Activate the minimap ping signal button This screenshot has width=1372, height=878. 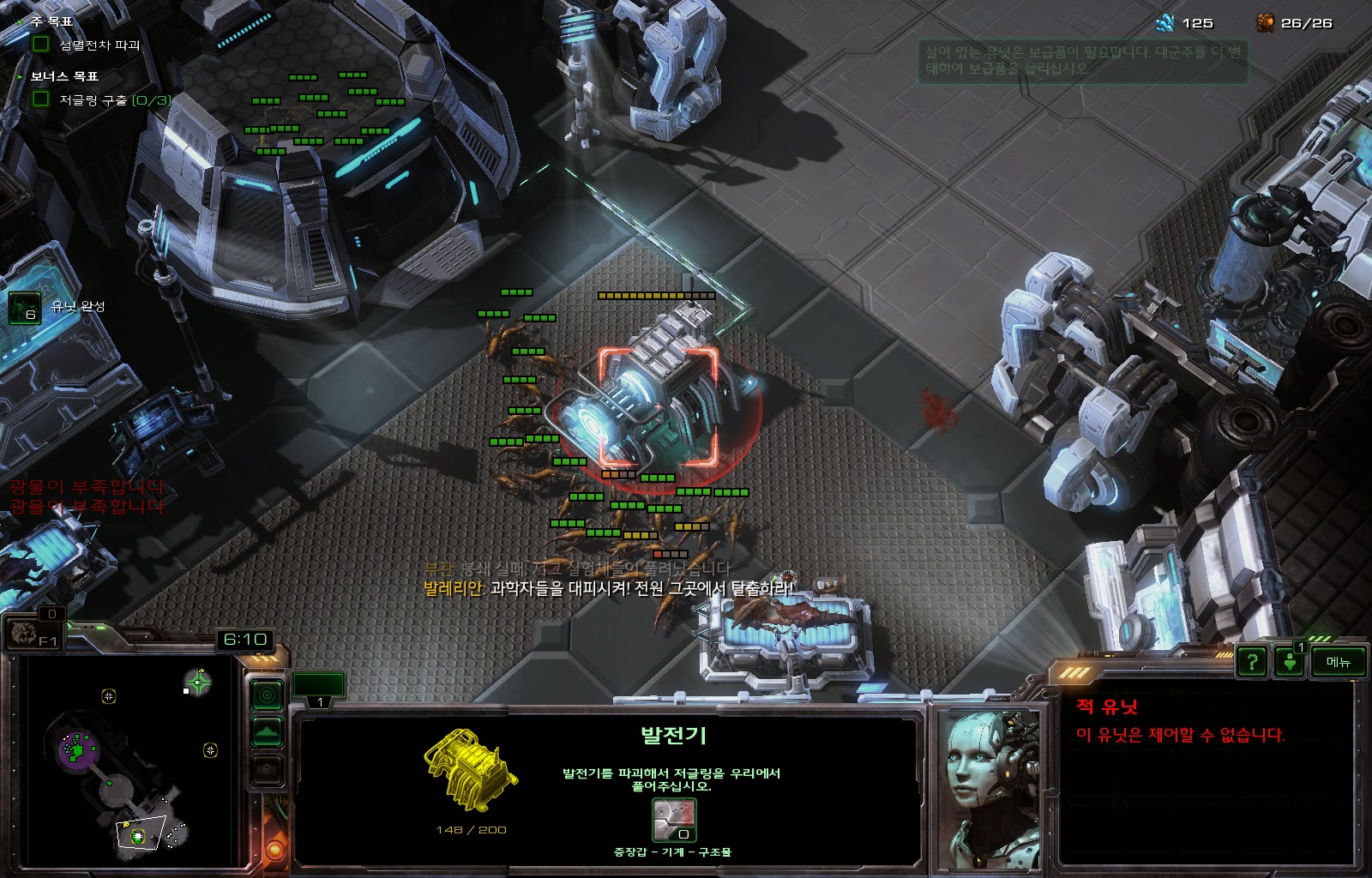(268, 695)
